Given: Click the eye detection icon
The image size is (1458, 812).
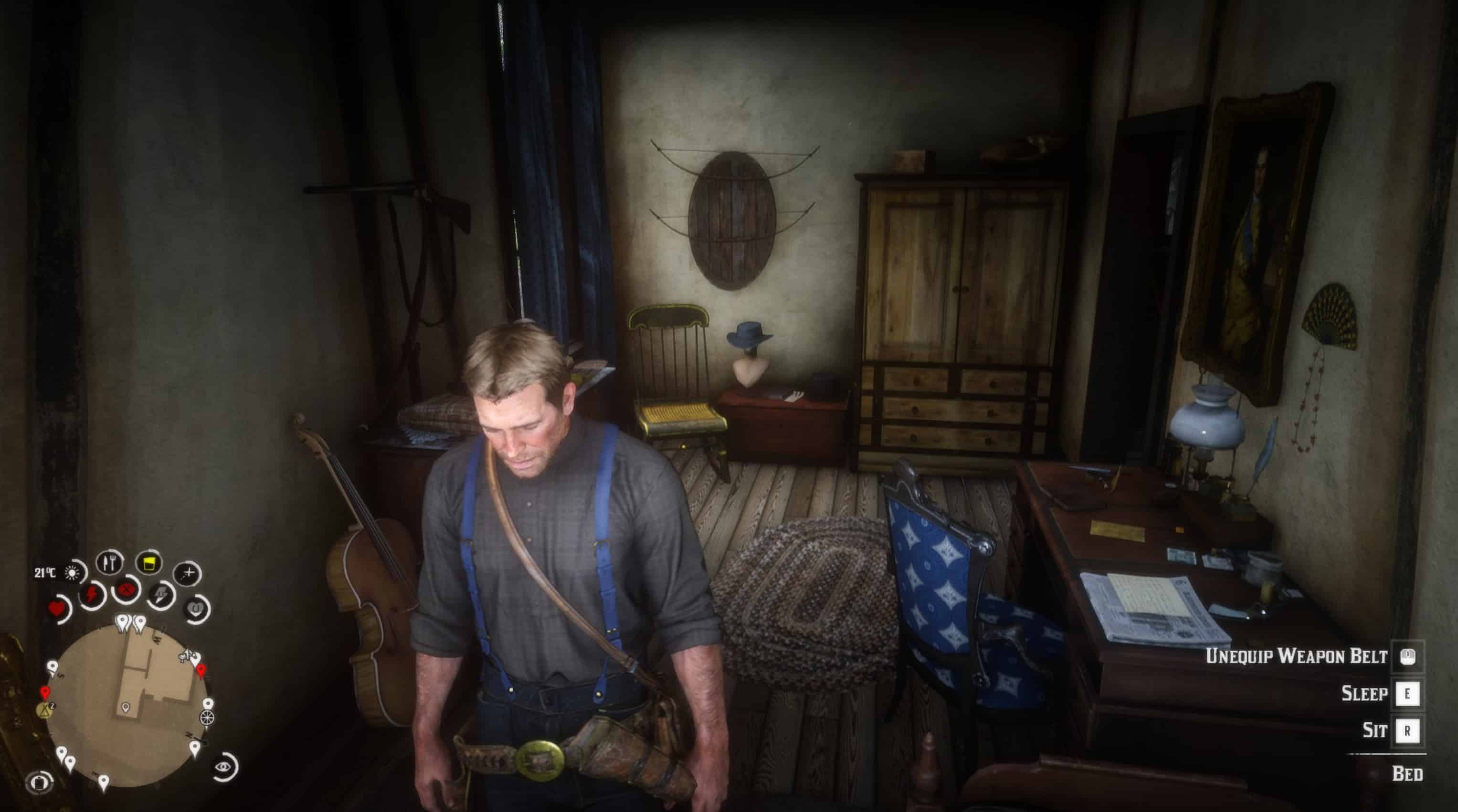Looking at the screenshot, I should (224, 767).
